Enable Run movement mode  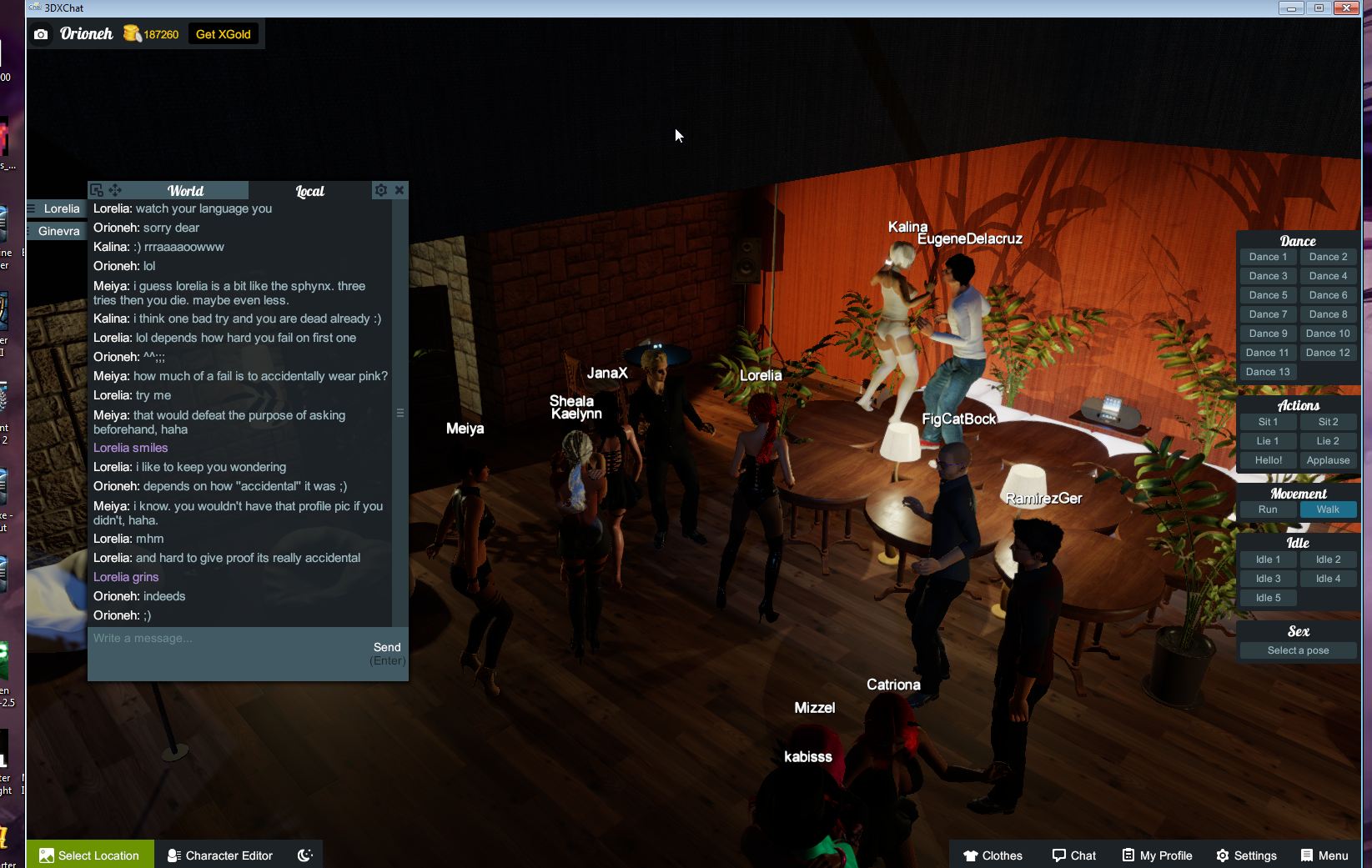point(1267,509)
